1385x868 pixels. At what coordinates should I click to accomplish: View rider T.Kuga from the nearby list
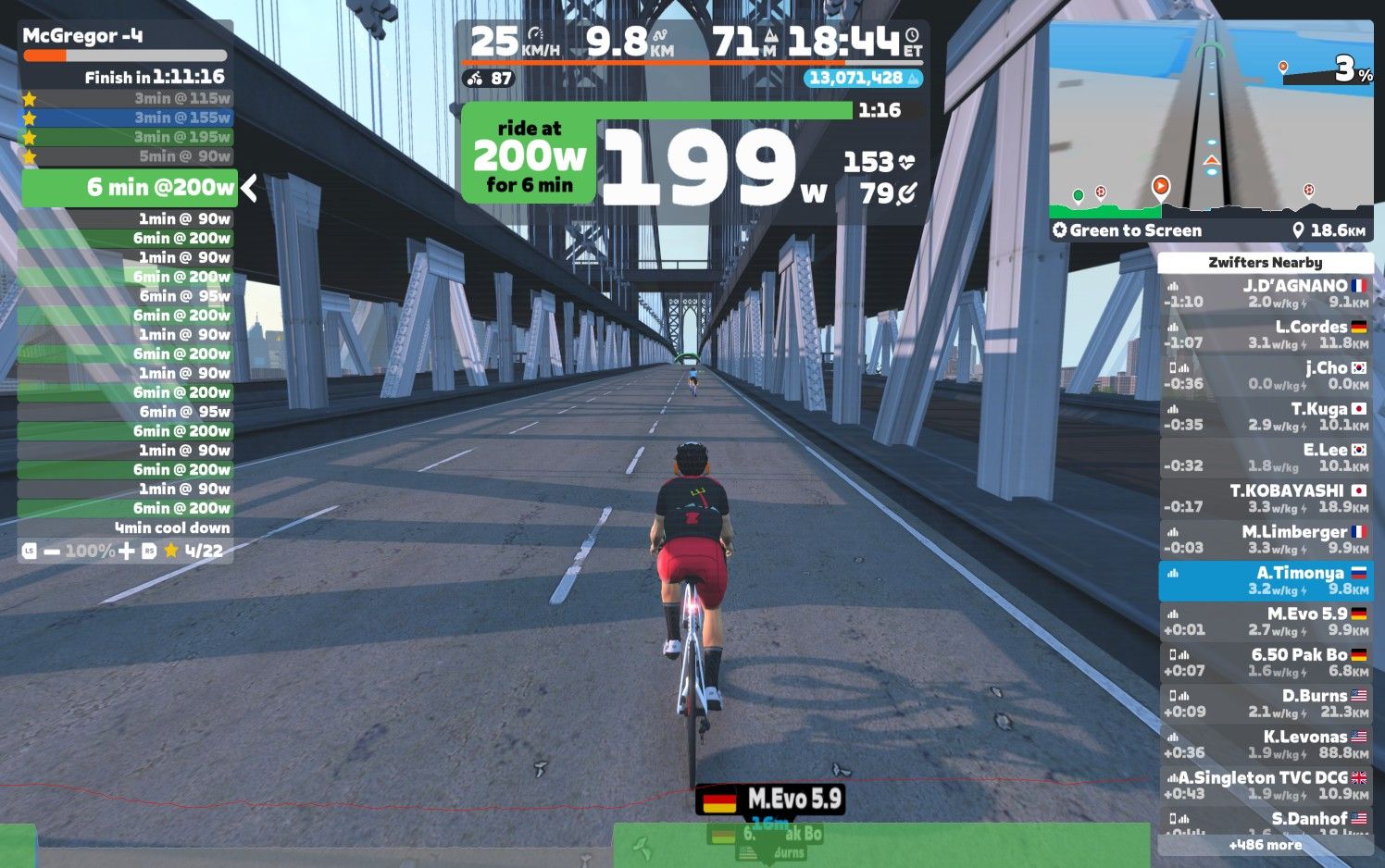pos(1266,416)
